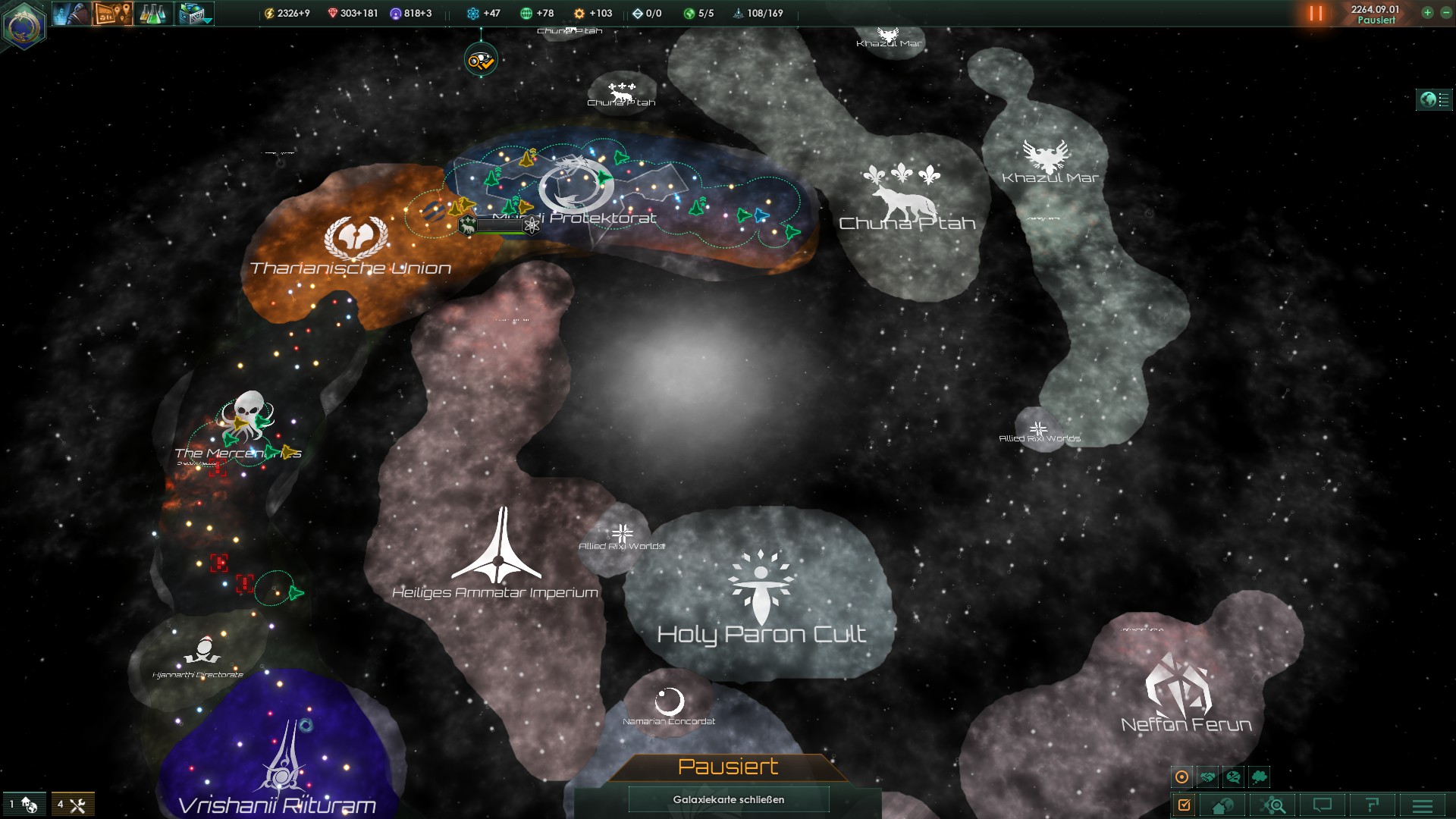Open the question mark help button

click(1372, 805)
